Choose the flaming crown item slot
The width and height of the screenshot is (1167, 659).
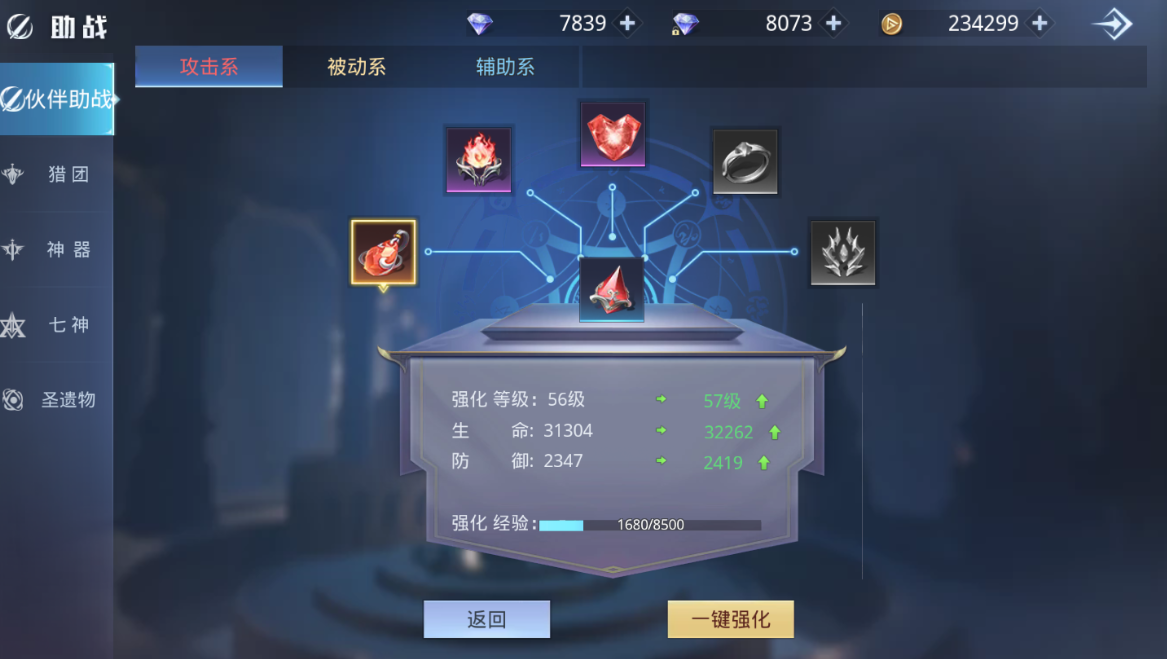pos(478,160)
